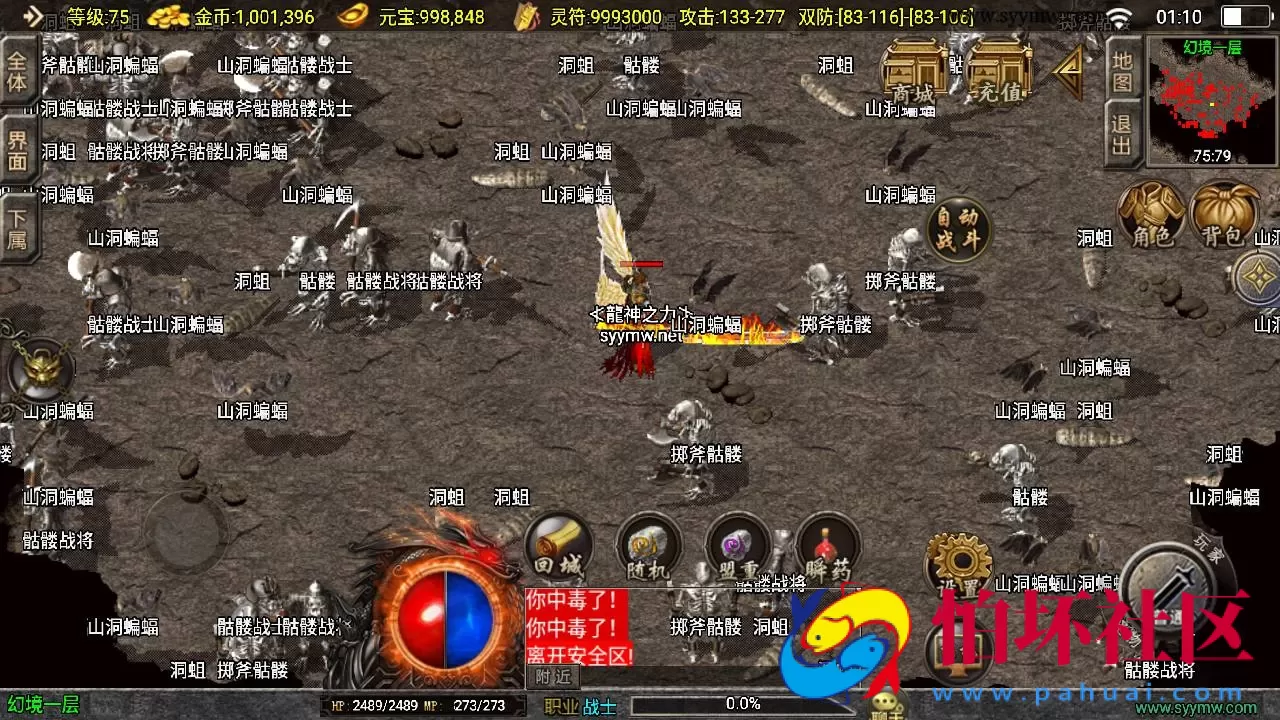Use the 瞬药 instant potion icon

(x=828, y=547)
